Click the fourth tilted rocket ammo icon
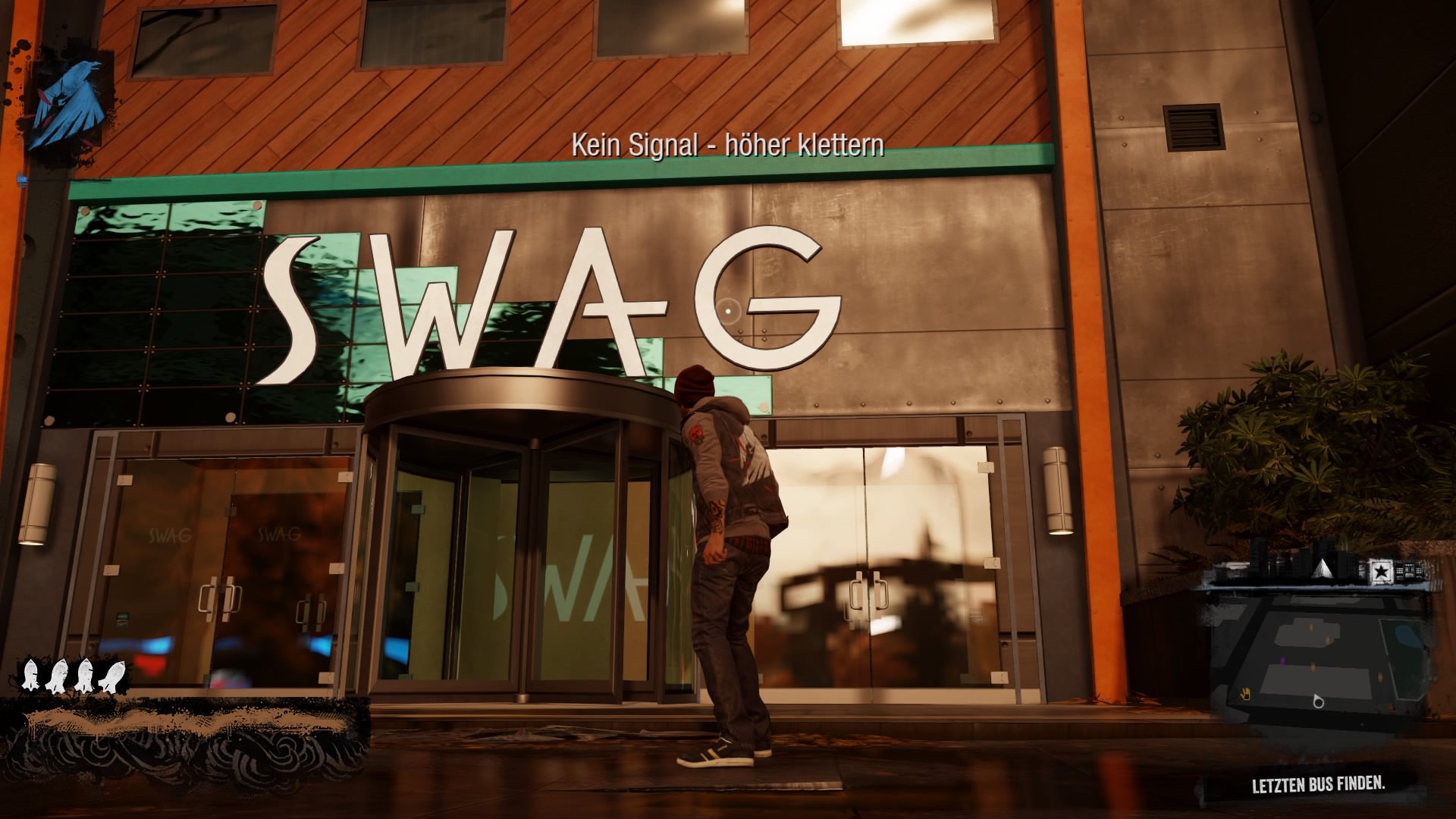Screen dimensions: 1456x819 click(x=112, y=675)
